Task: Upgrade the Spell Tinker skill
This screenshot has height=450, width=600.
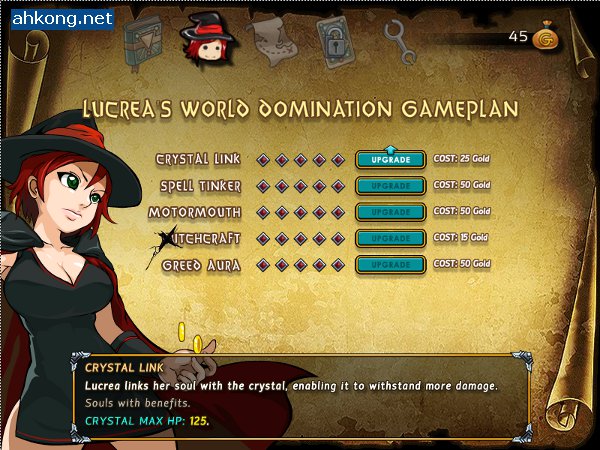Action: [390, 186]
